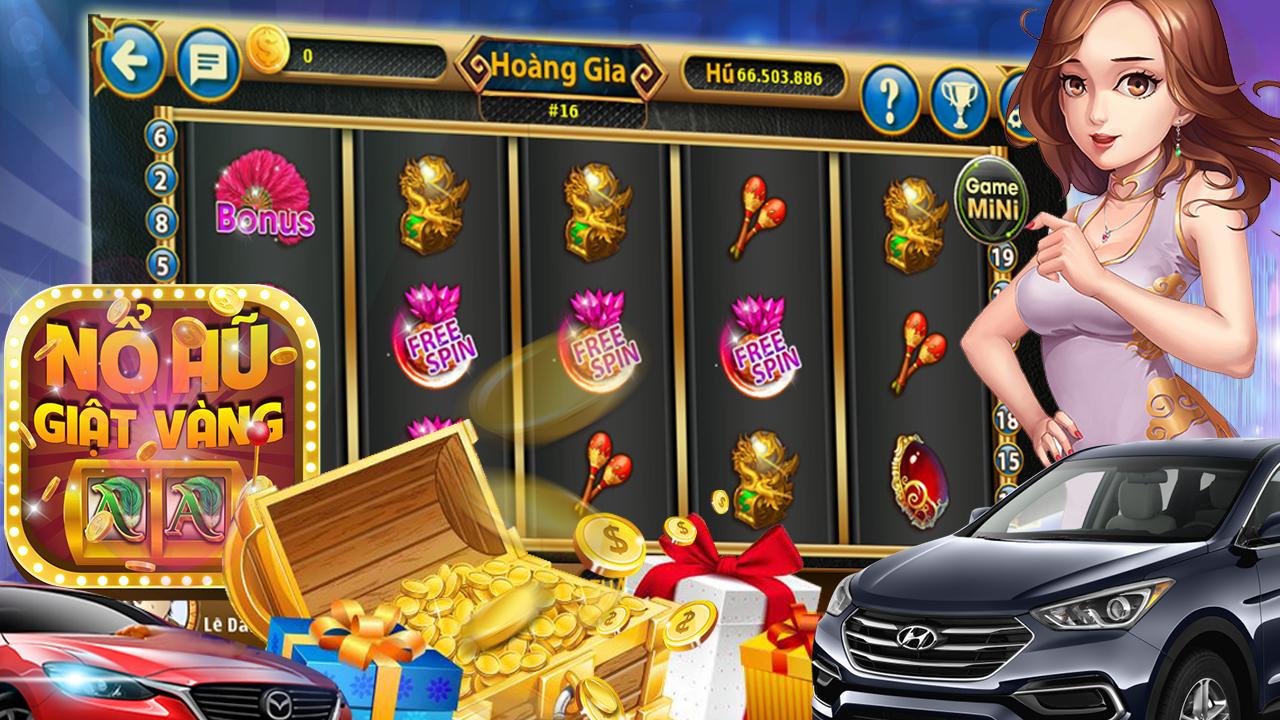Screen dimensions: 1280x720
Task: Tap the back arrow icon
Action: 132,62
